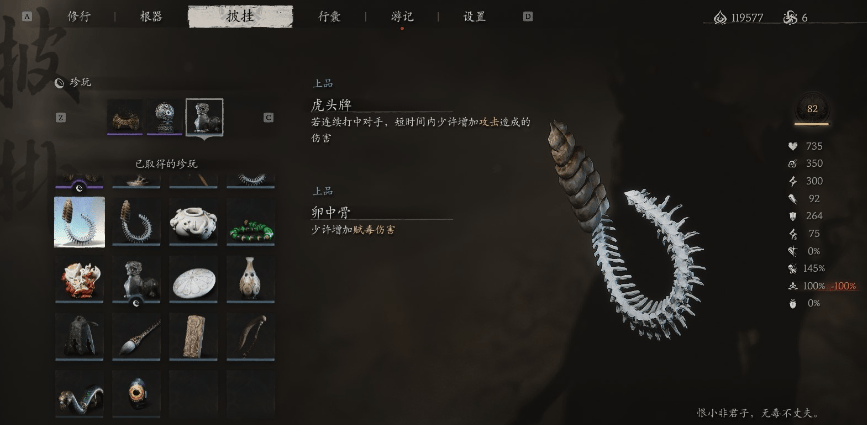
Task: Select the red and white mask curio
Action: pyautogui.click(x=79, y=279)
